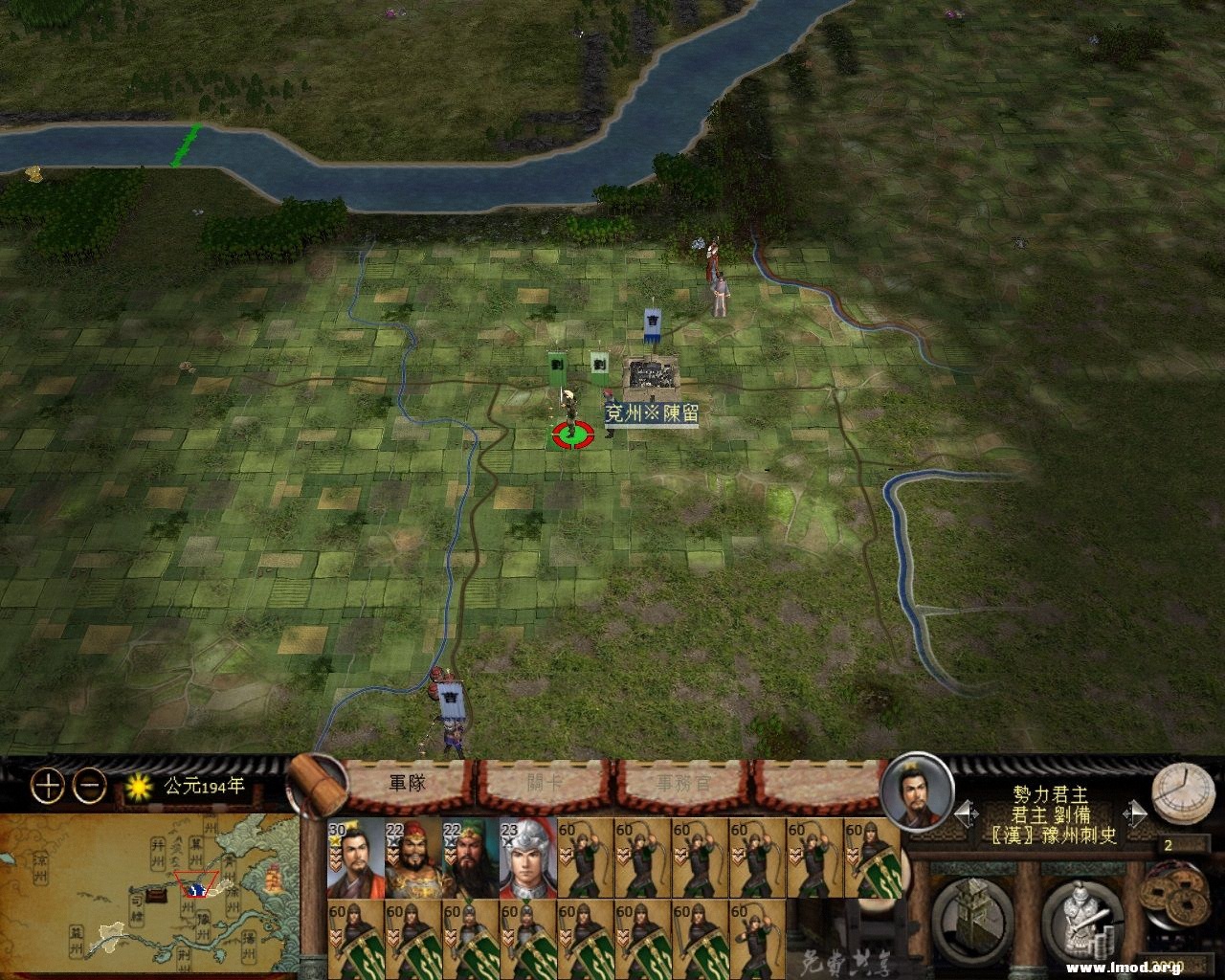This screenshot has width=1225, height=980.
Task: Open Liu Bei's faction leader portrait
Action: click(916, 791)
